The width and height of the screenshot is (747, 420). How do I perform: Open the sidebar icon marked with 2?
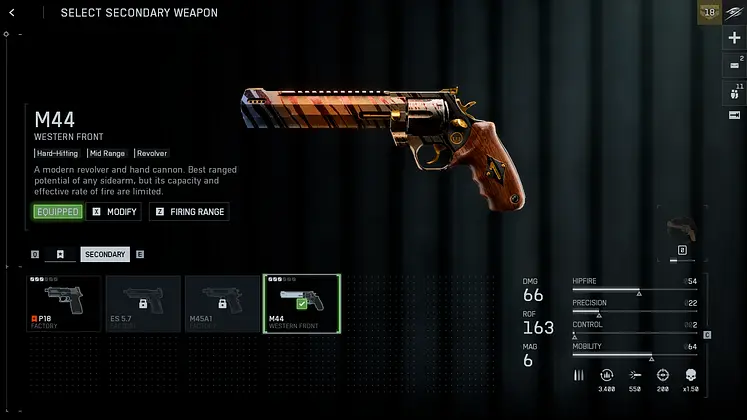[734, 65]
